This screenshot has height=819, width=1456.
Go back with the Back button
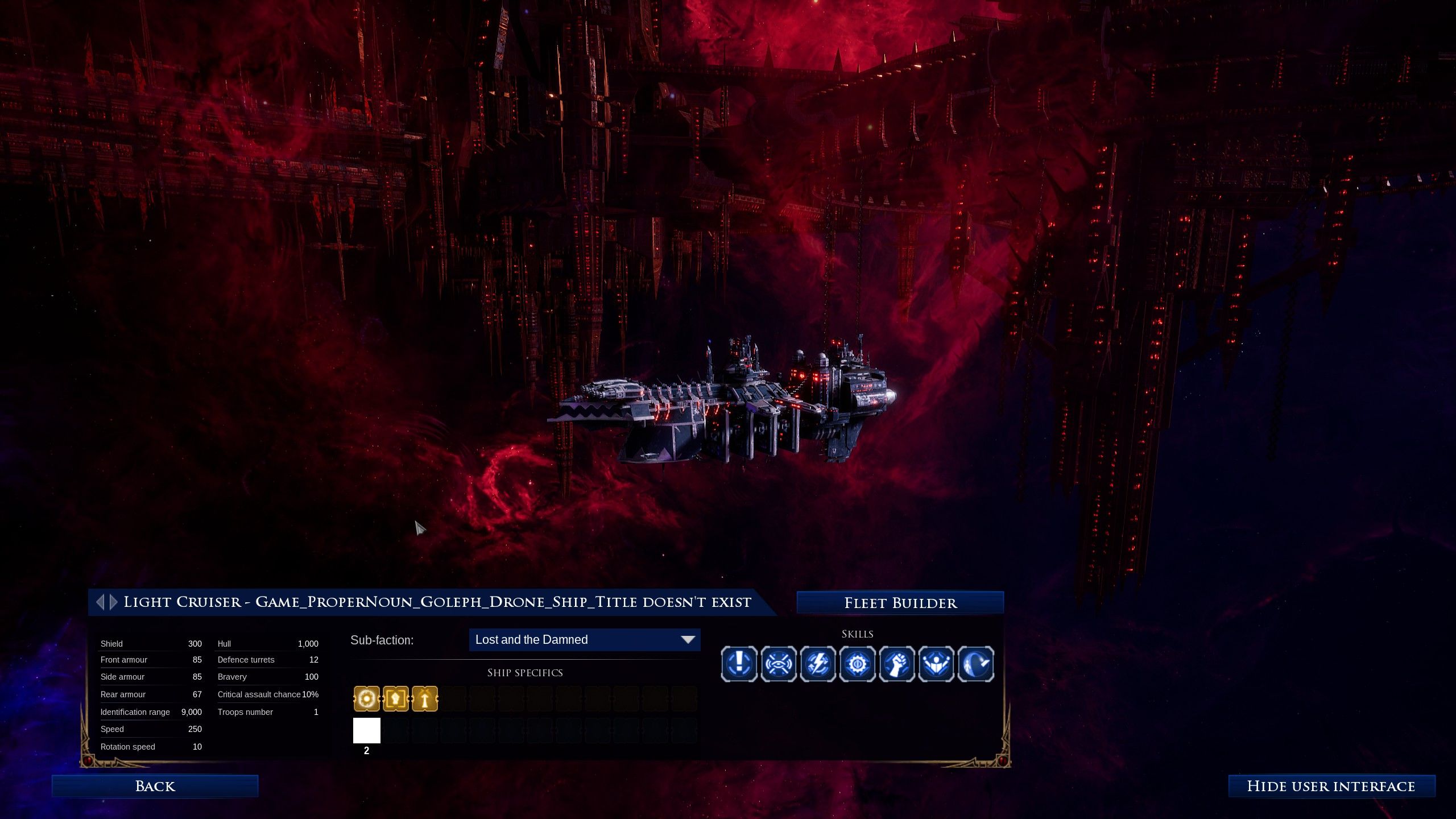tap(155, 786)
